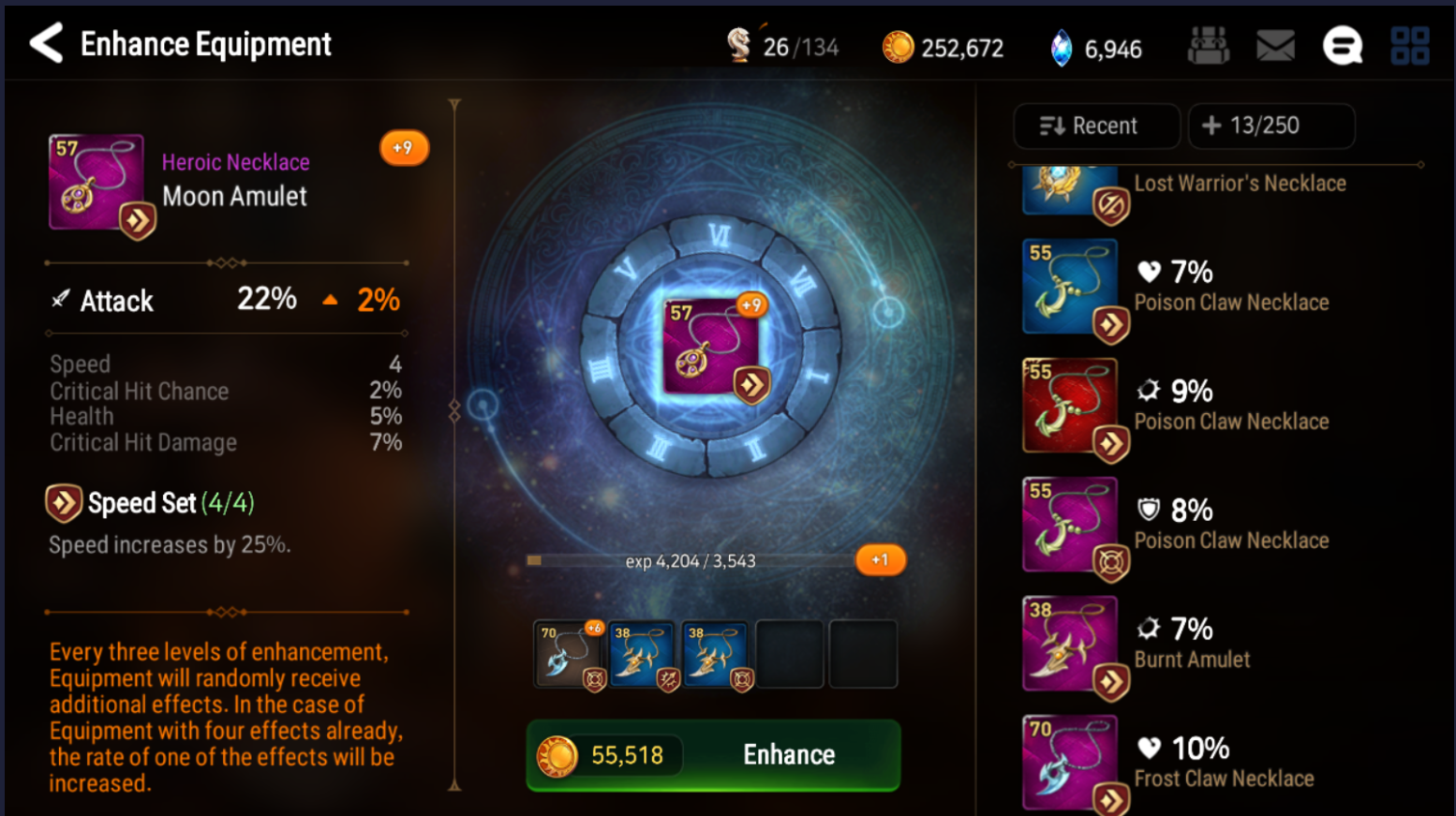Open the guild castle icon
The width and height of the screenshot is (1456, 816).
(1208, 46)
